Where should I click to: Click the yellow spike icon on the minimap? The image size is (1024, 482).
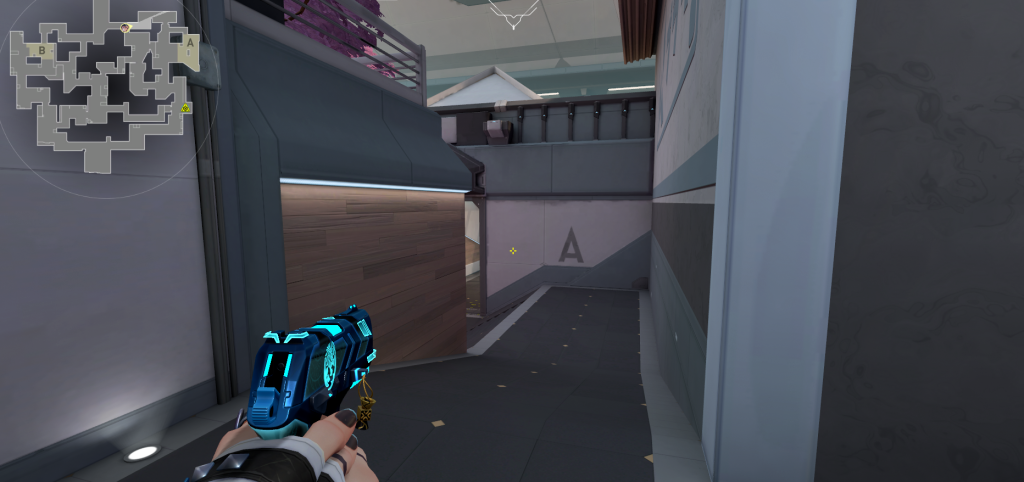pos(185,107)
